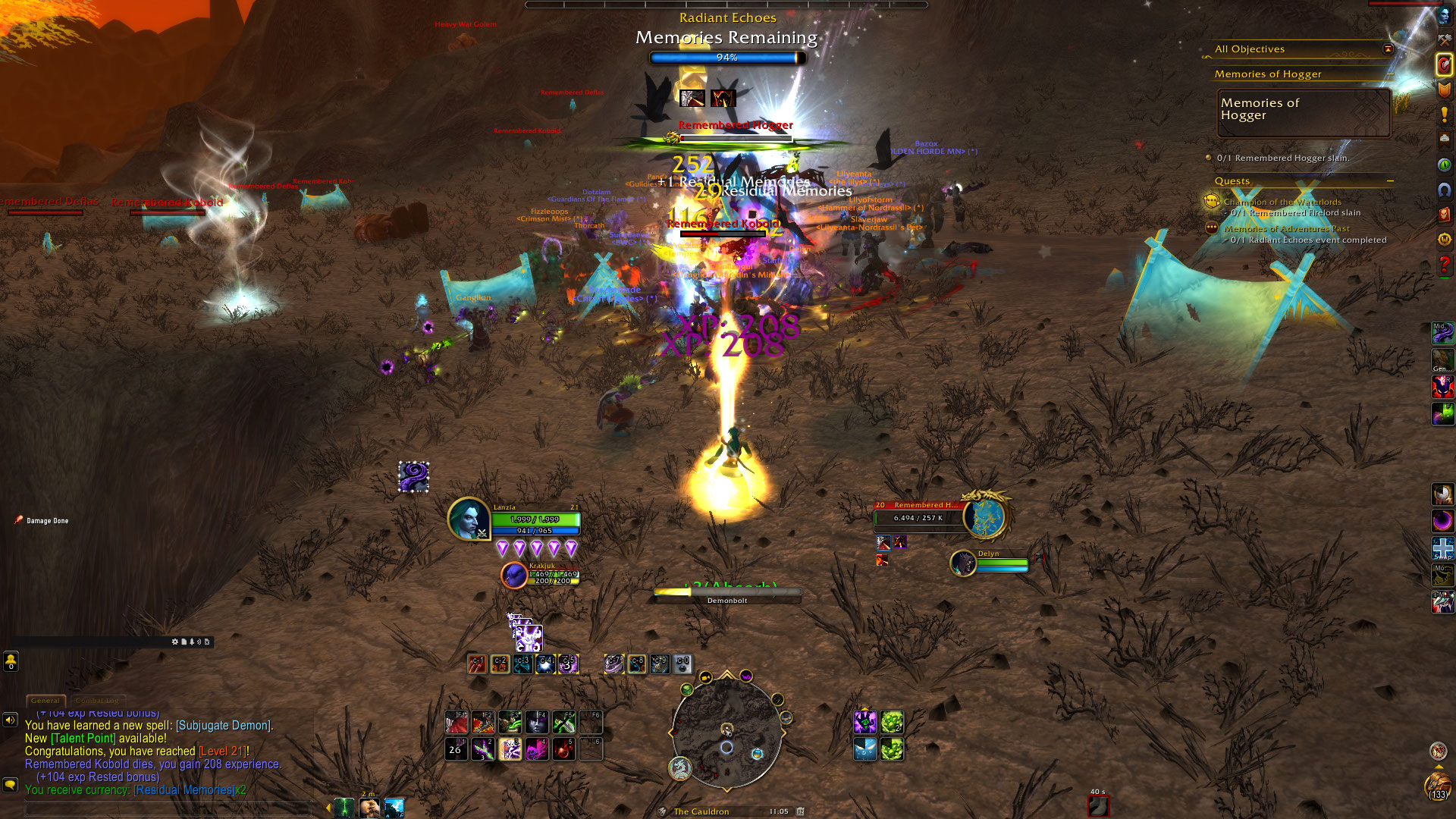Open the red question mark help button

(1444, 265)
